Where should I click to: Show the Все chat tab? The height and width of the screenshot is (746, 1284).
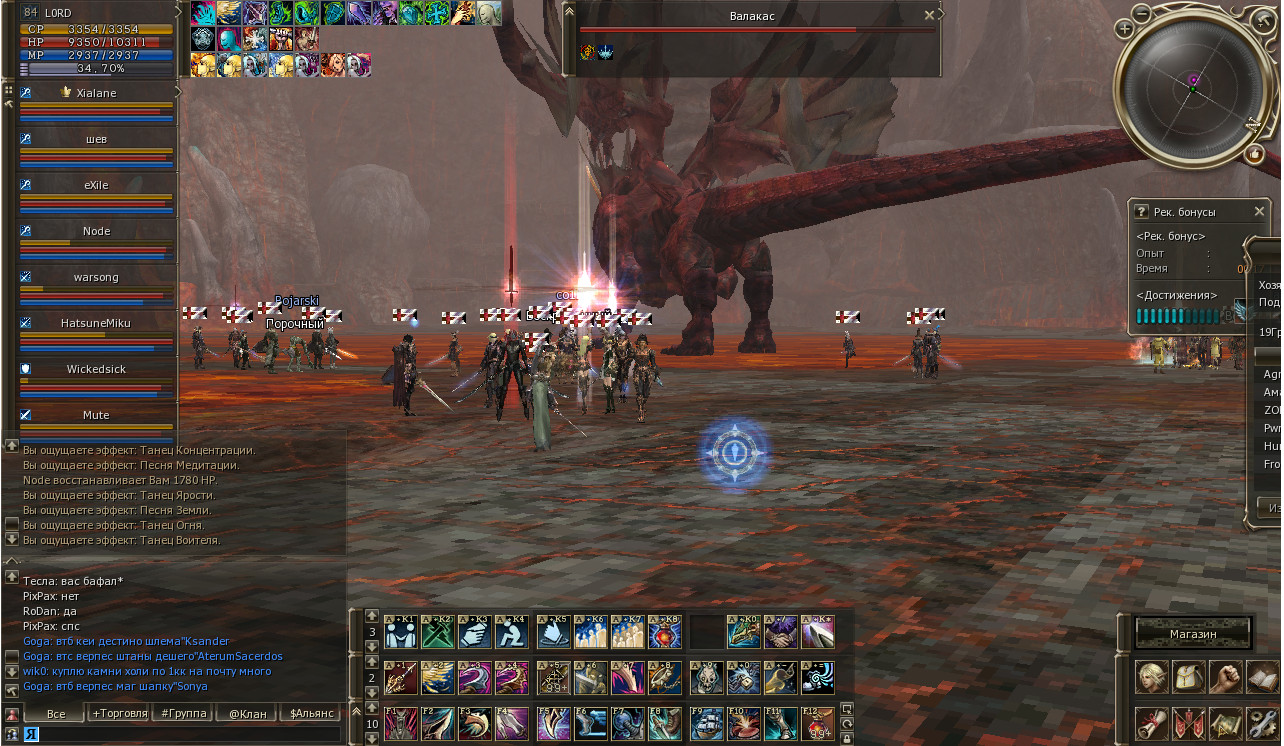pos(56,713)
